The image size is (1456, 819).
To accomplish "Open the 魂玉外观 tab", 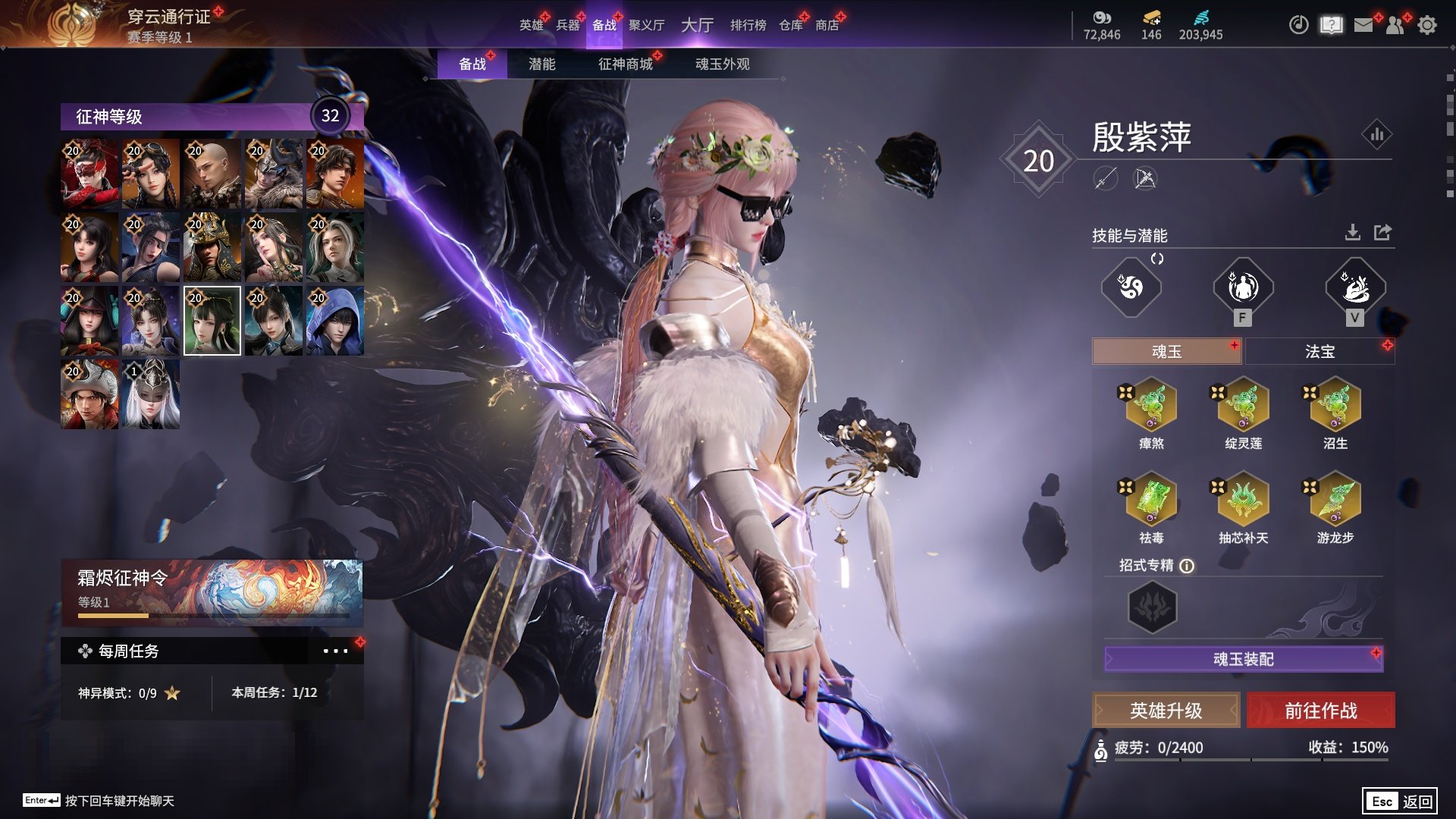I will 722,64.
